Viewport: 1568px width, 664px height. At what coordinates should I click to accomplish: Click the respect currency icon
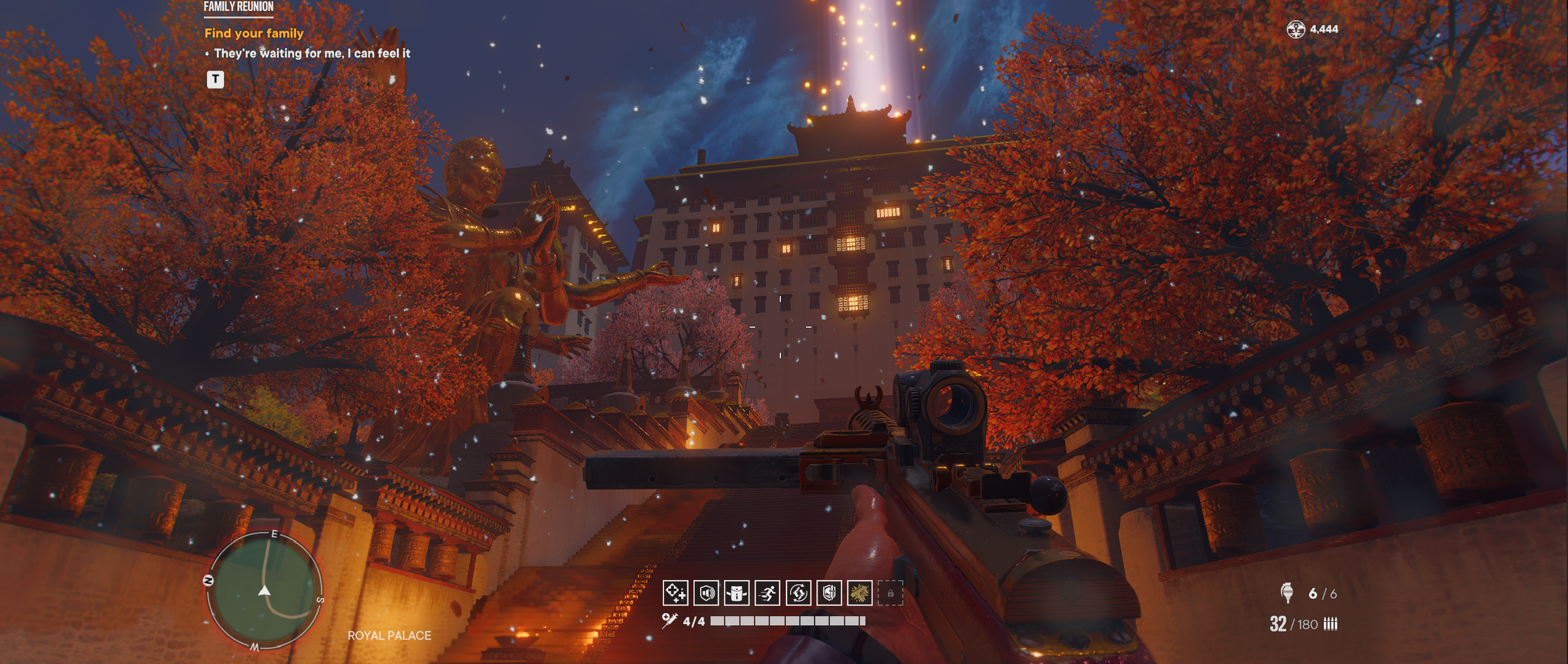[1296, 29]
